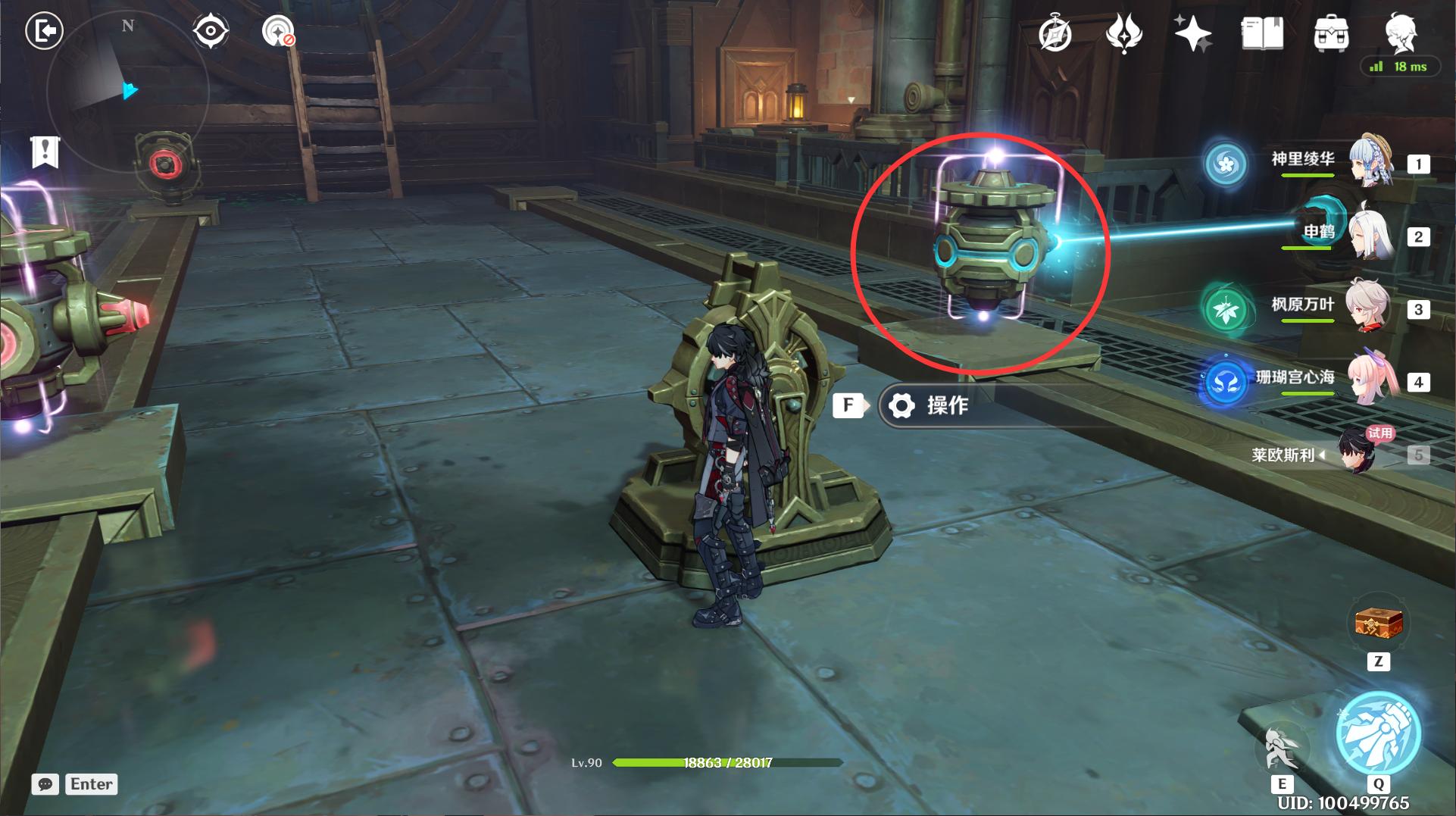
Task: Open the chat speech bubble
Action: [45, 784]
